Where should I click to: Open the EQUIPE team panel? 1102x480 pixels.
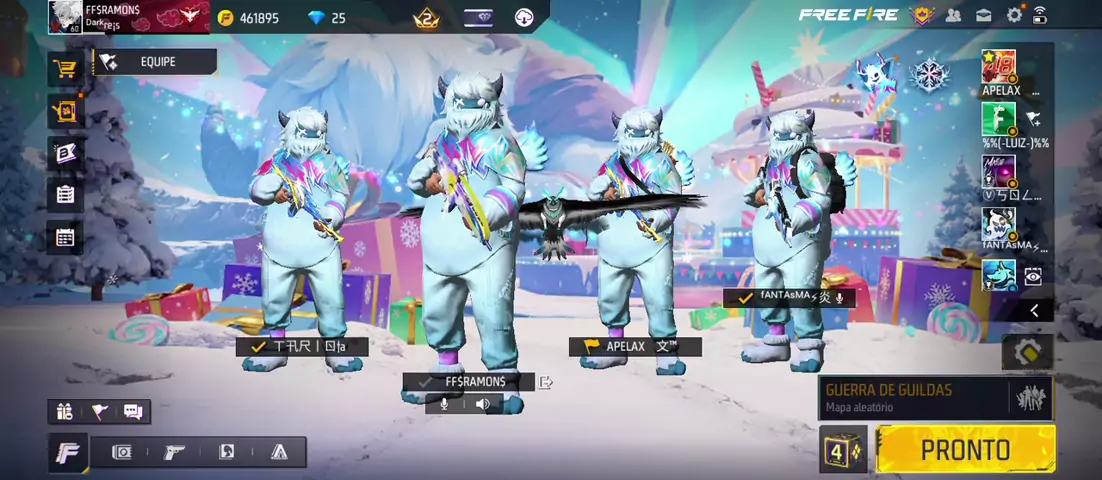click(155, 62)
